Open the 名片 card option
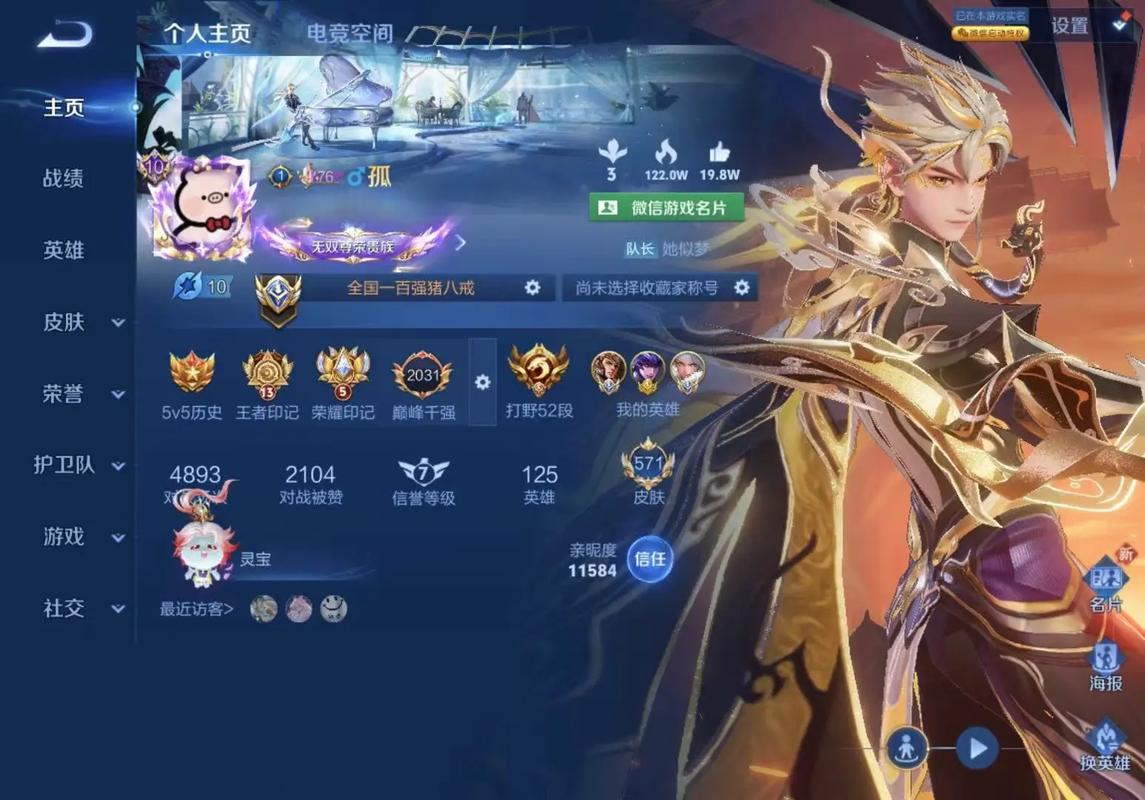1145x800 pixels. pyautogui.click(x=1105, y=586)
